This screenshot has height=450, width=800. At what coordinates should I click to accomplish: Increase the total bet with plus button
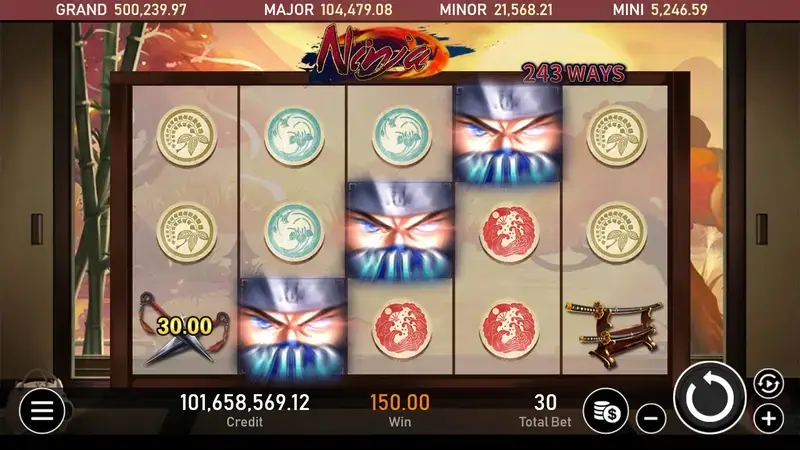pos(767,417)
